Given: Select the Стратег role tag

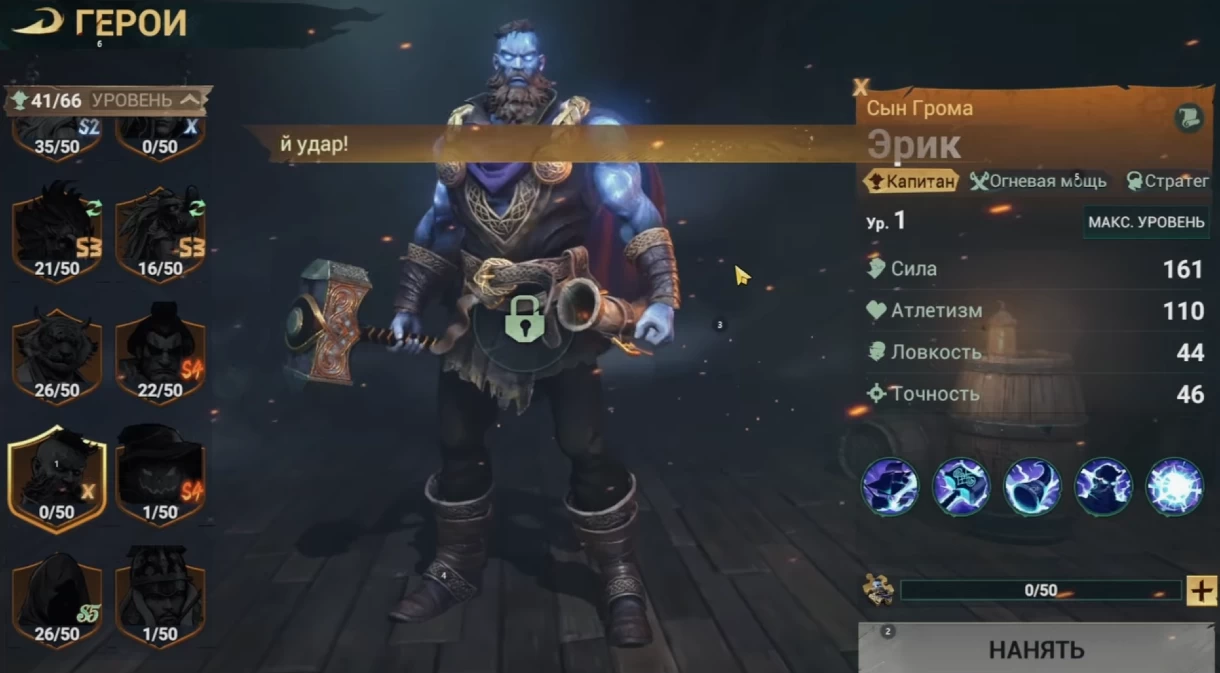Looking at the screenshot, I should 1168,181.
